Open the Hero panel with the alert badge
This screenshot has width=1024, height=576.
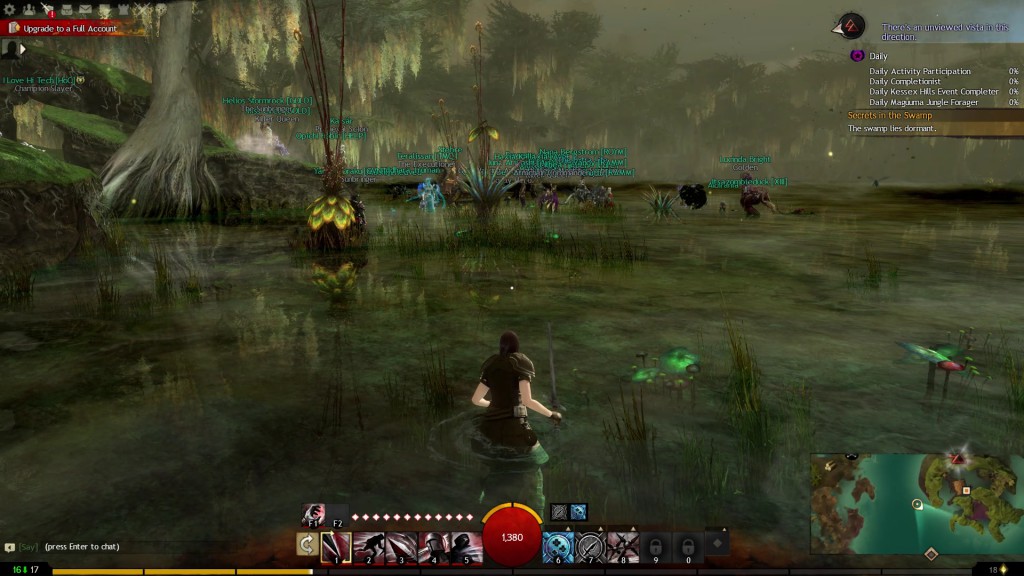(47, 9)
